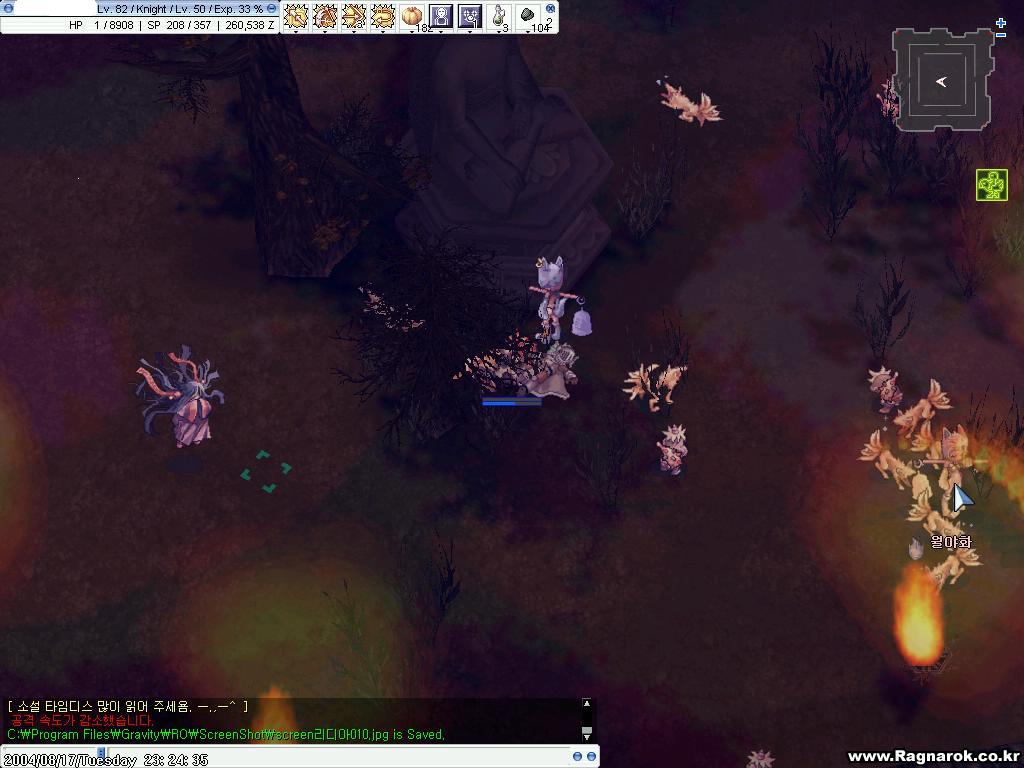The width and height of the screenshot is (1024, 768).
Task: Zoom in the minimap with plus
Action: 1001,22
